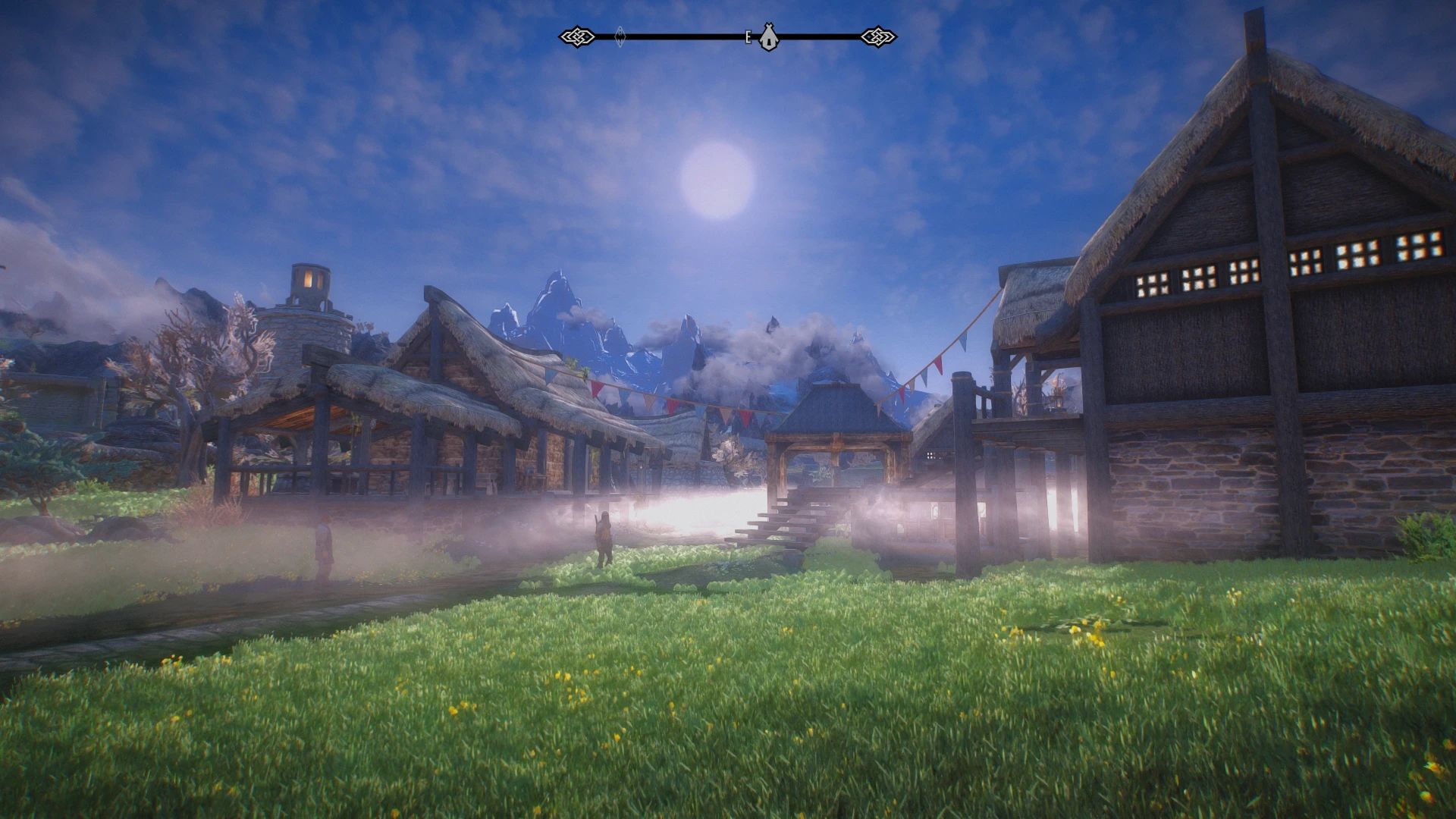Select the town marker on the compass

[768, 36]
